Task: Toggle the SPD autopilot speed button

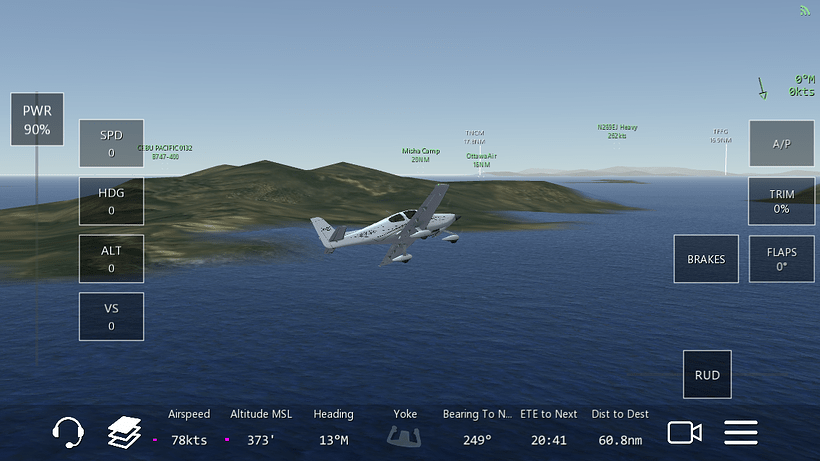Action: click(111, 144)
